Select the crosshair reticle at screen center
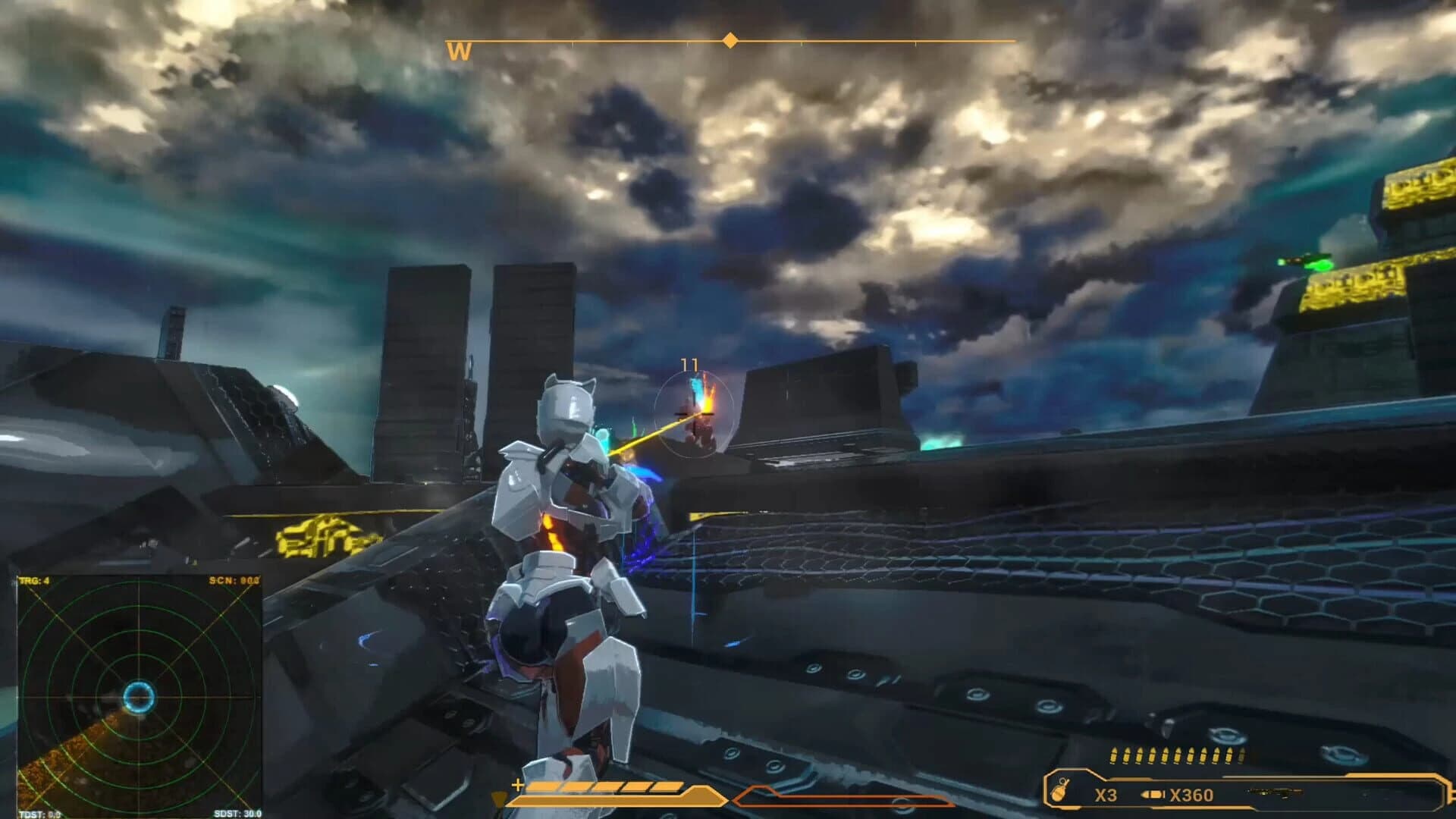Image resolution: width=1456 pixels, height=819 pixels. tap(693, 413)
